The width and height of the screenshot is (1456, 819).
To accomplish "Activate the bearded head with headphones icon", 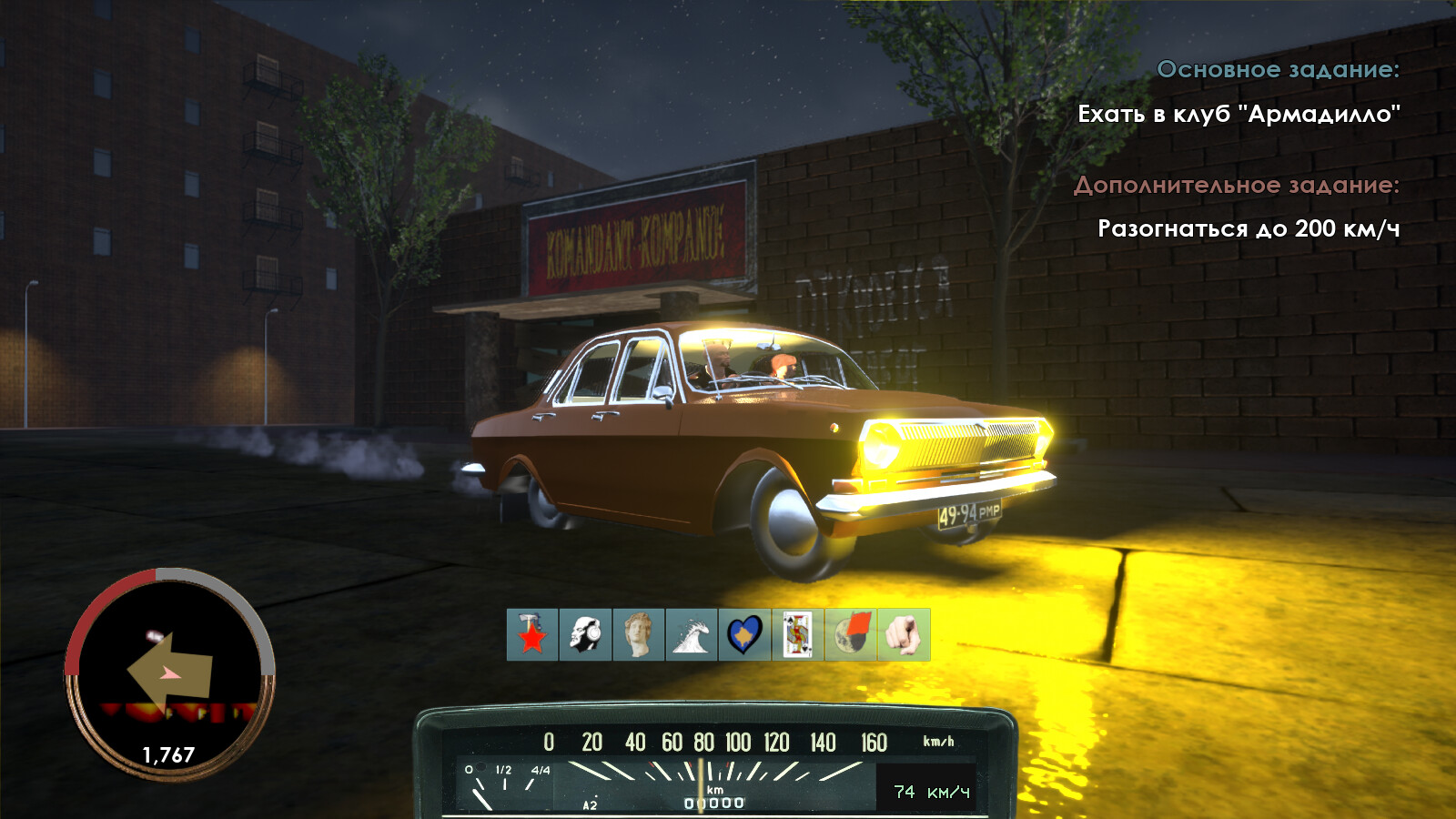I will pyautogui.click(x=585, y=634).
